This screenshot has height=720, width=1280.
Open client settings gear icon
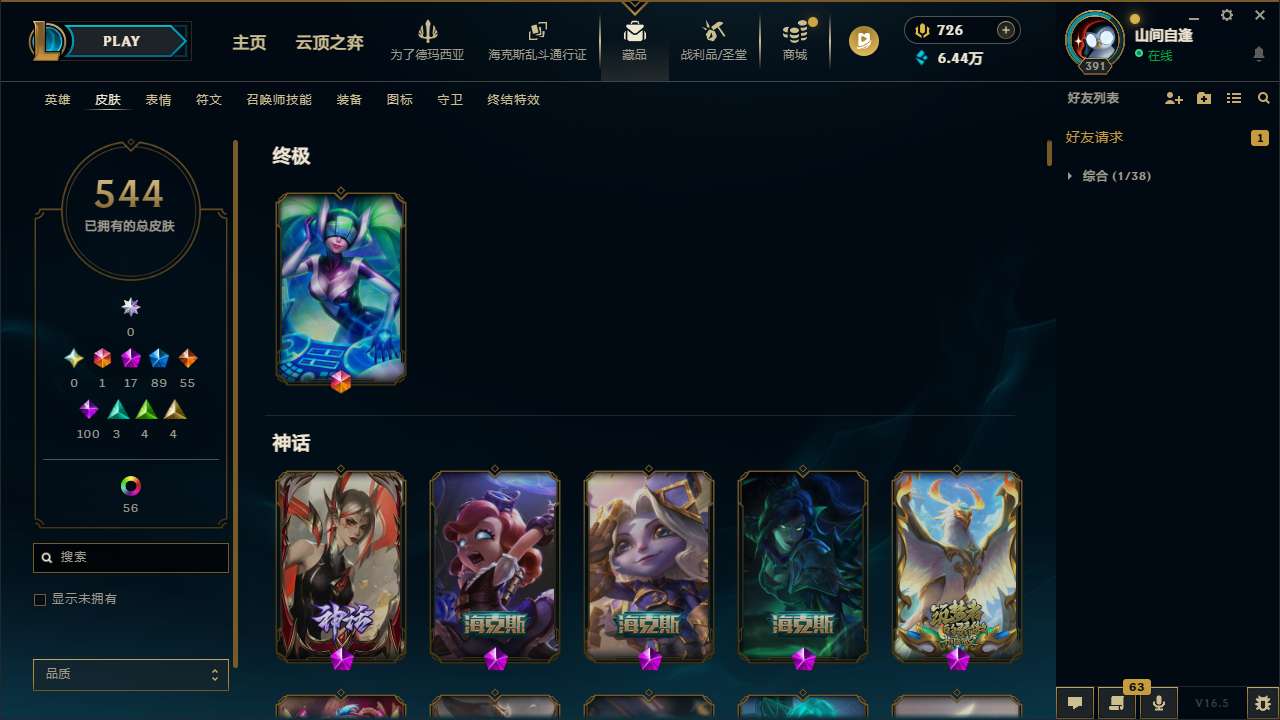(x=1226, y=15)
